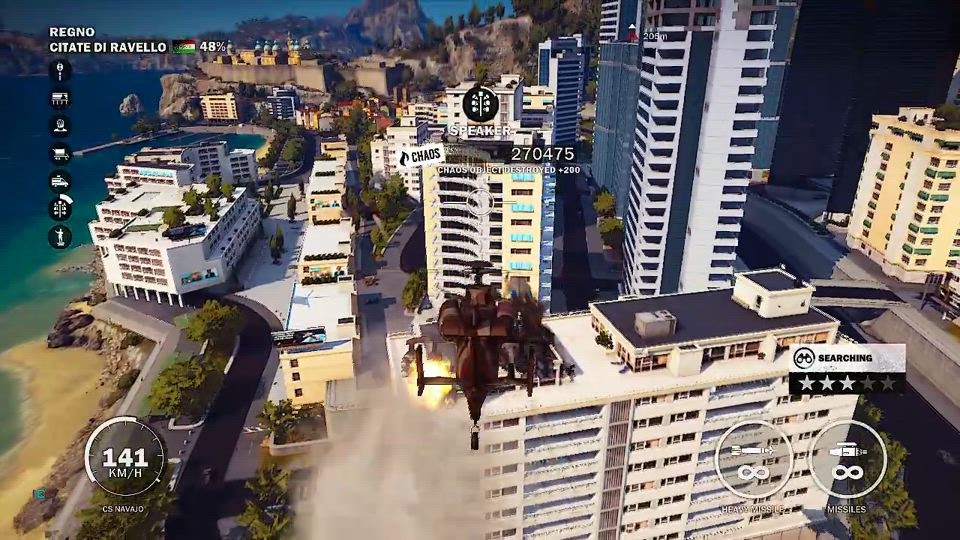This screenshot has height=540, width=960.
Task: Select the police van objective icon
Action: pyautogui.click(x=60, y=182)
